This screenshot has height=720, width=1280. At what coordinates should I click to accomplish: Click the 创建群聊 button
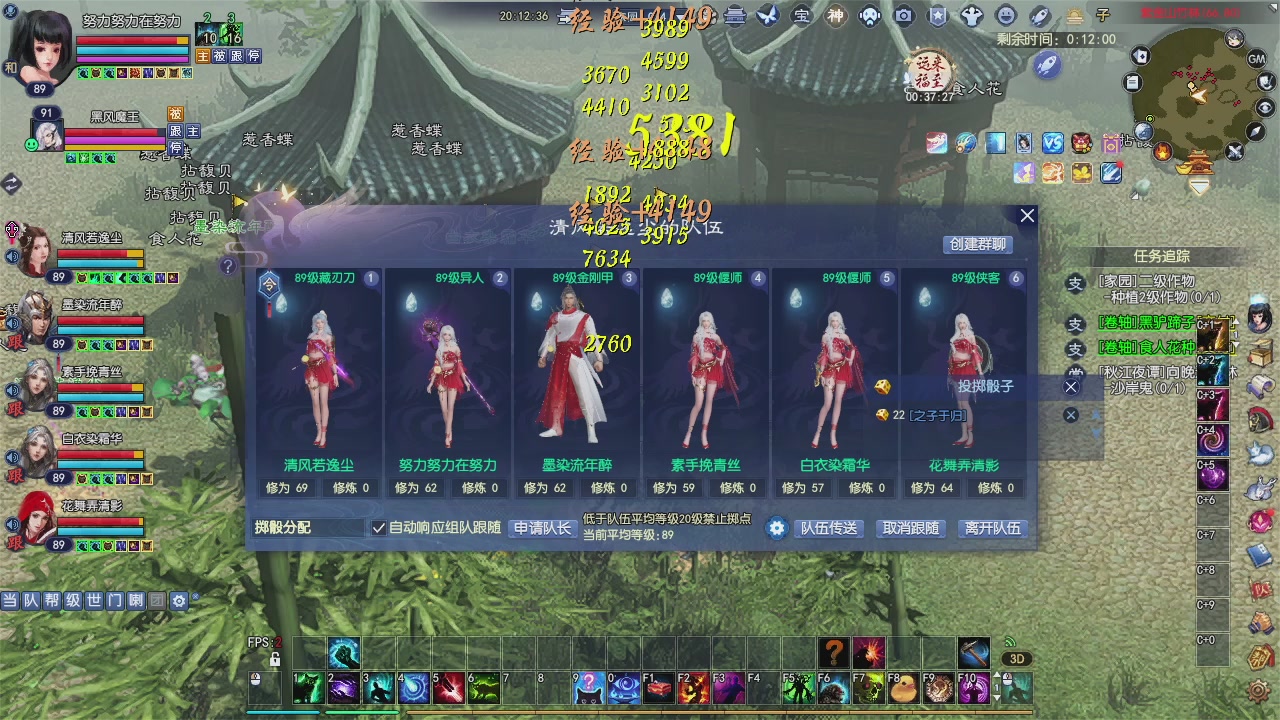tap(977, 245)
